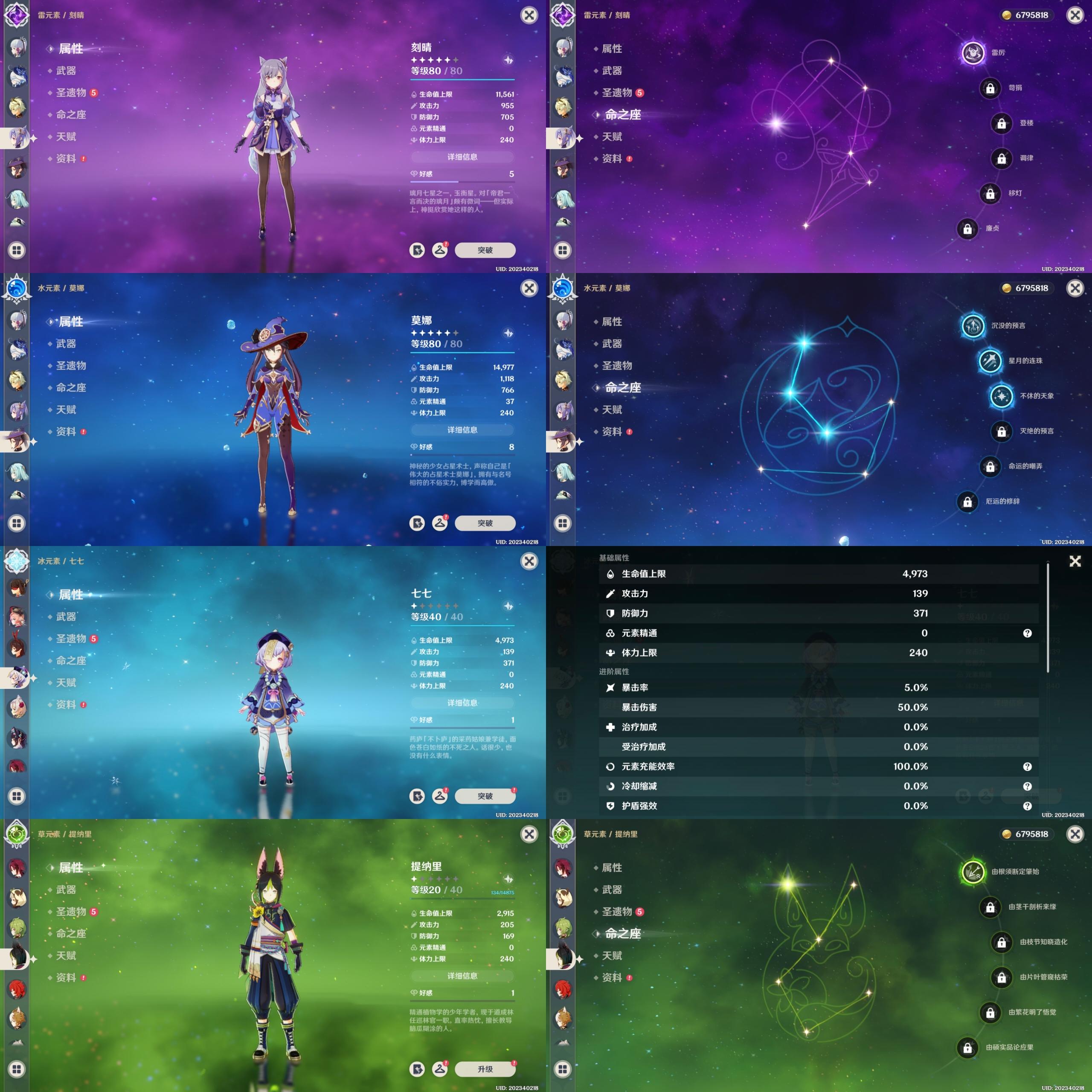View the 星月的连珠 constellation
The image size is (1092, 1092).
[990, 361]
